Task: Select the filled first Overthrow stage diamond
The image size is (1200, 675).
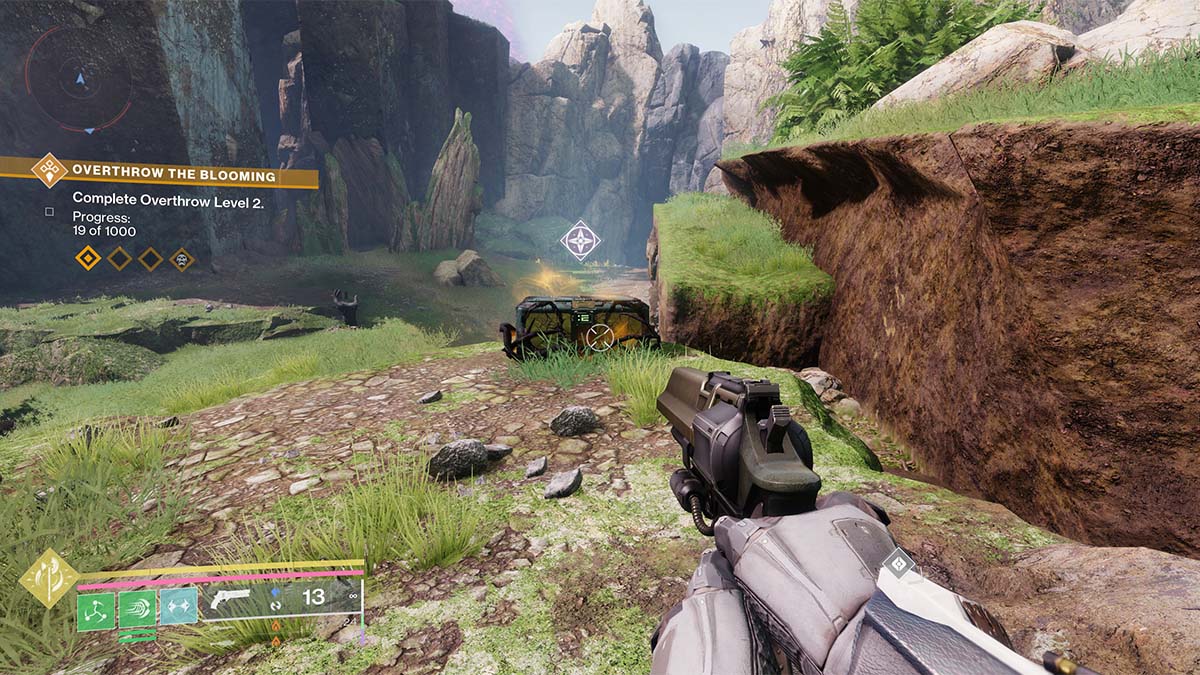Action: 89,259
